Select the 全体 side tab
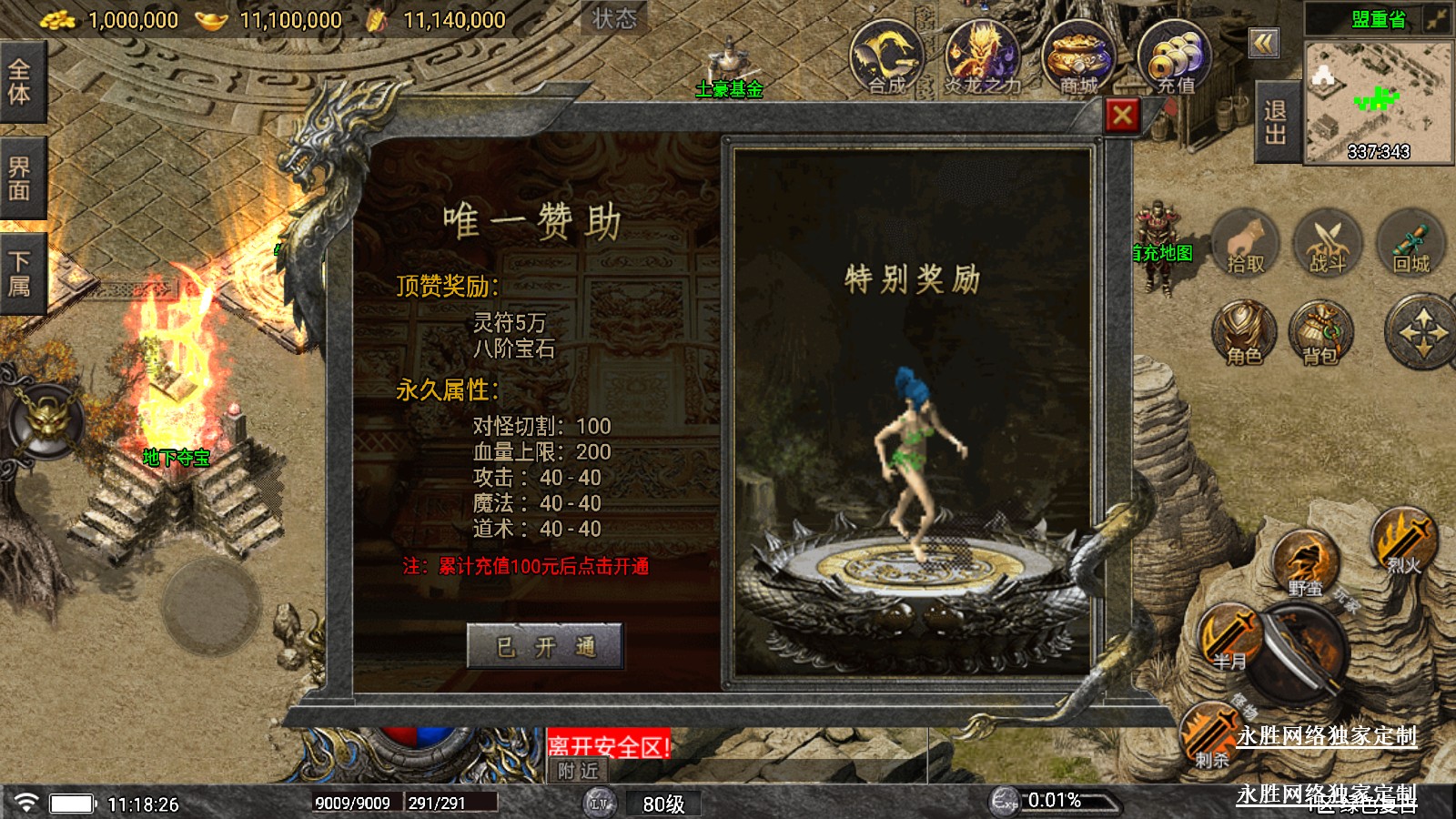 pyautogui.click(x=20, y=82)
